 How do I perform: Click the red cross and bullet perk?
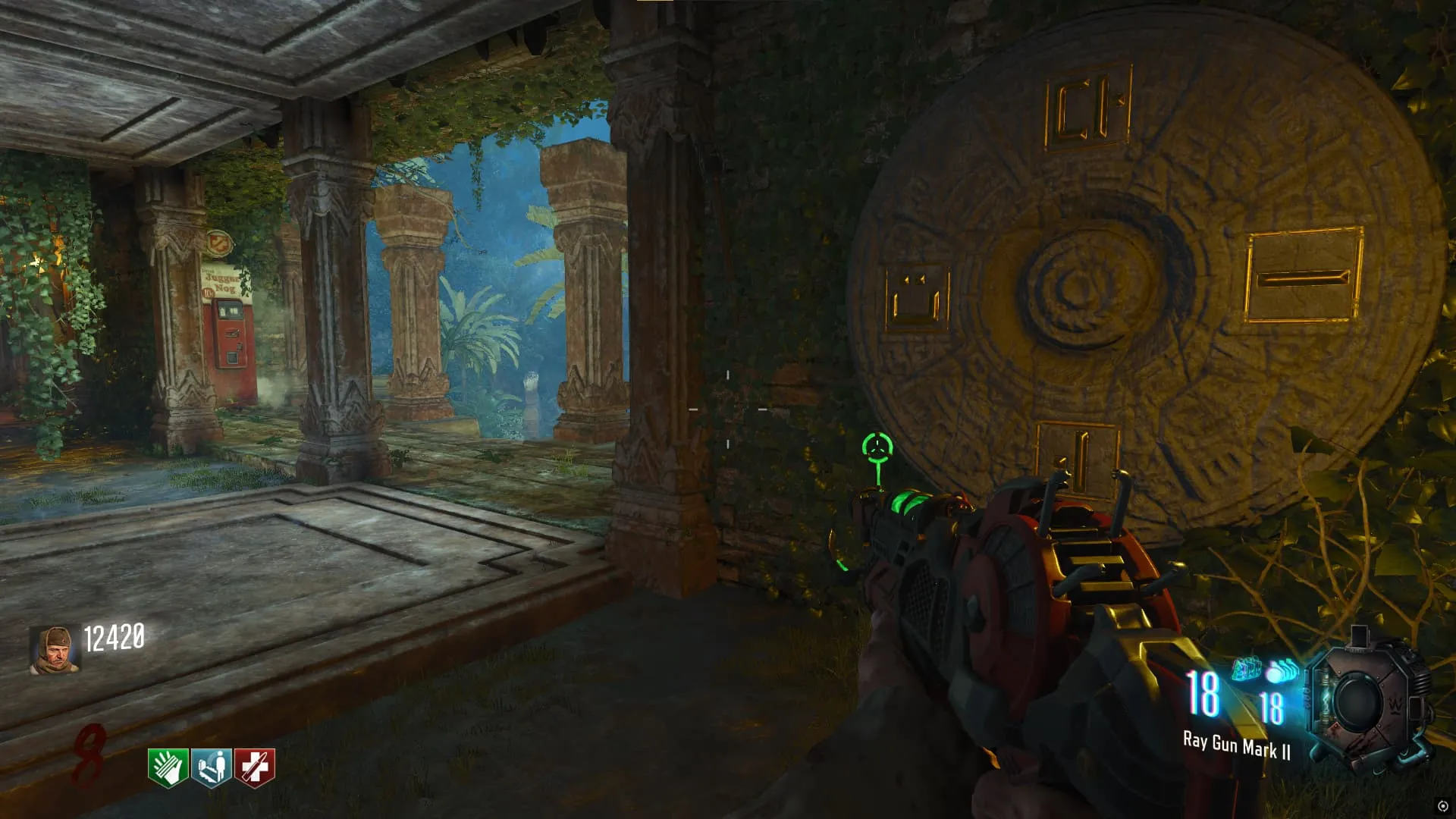click(255, 767)
